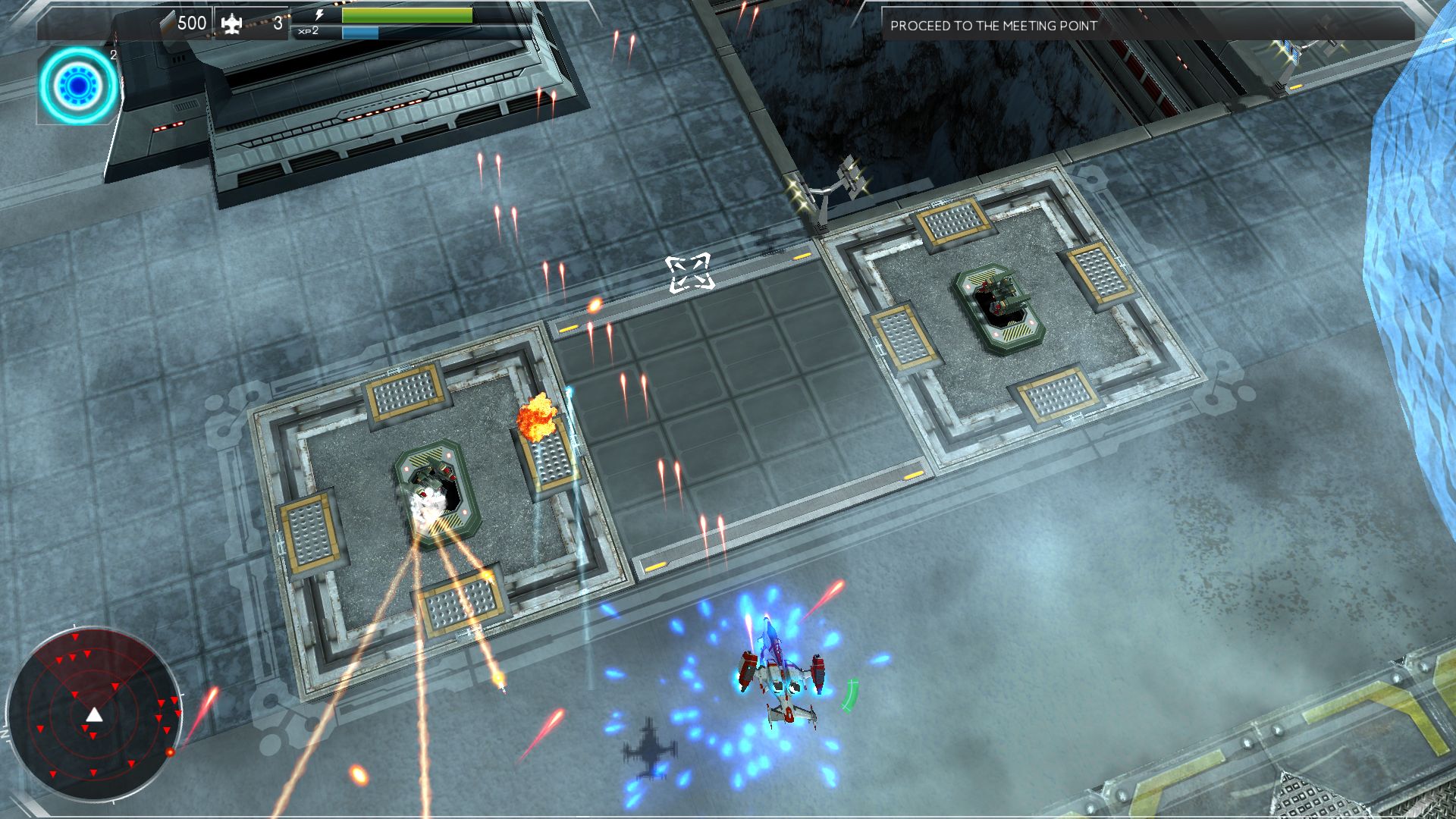
Task: Activate the blue energy shield ability icon
Action: pos(78,85)
